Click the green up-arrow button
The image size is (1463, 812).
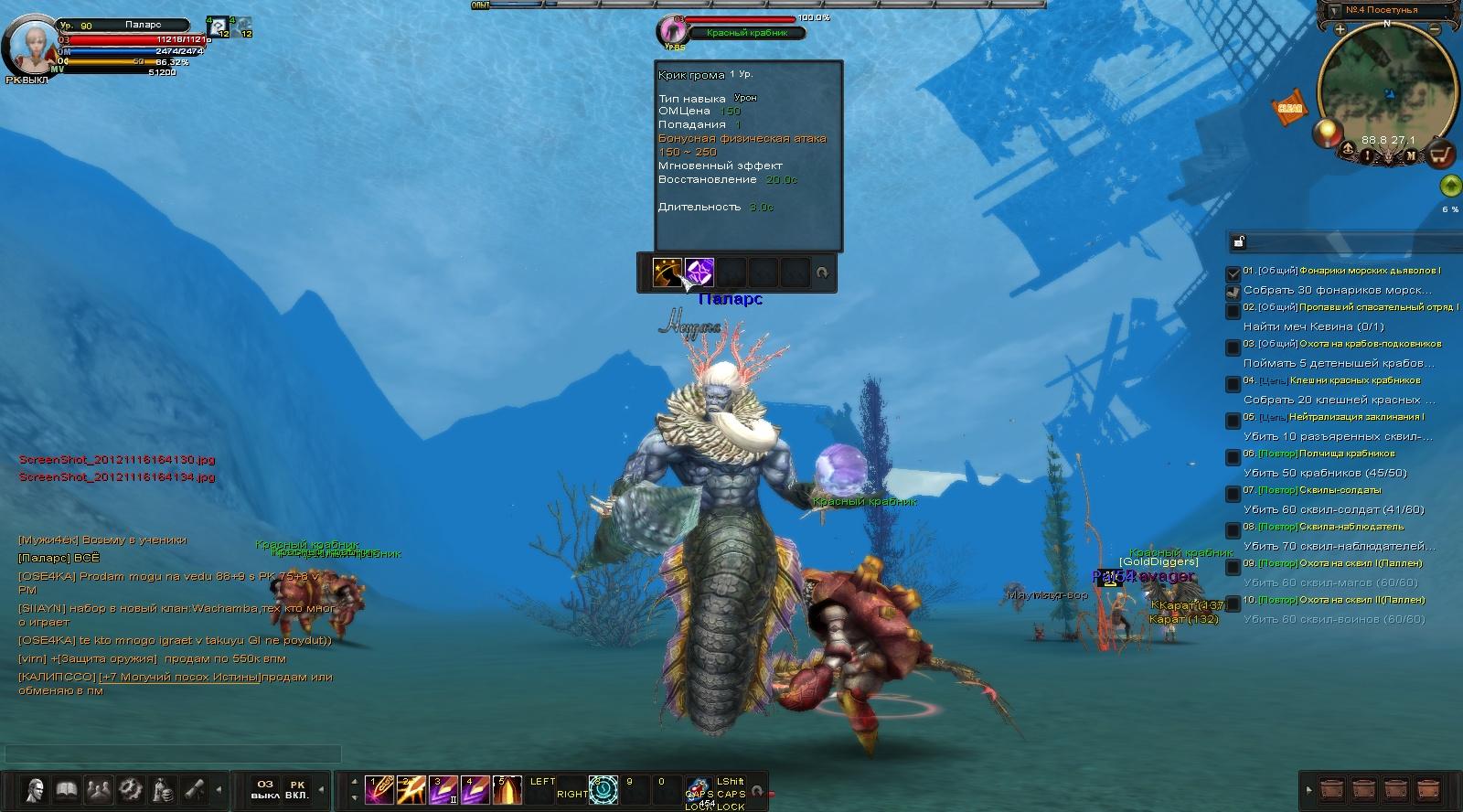pos(1449,187)
